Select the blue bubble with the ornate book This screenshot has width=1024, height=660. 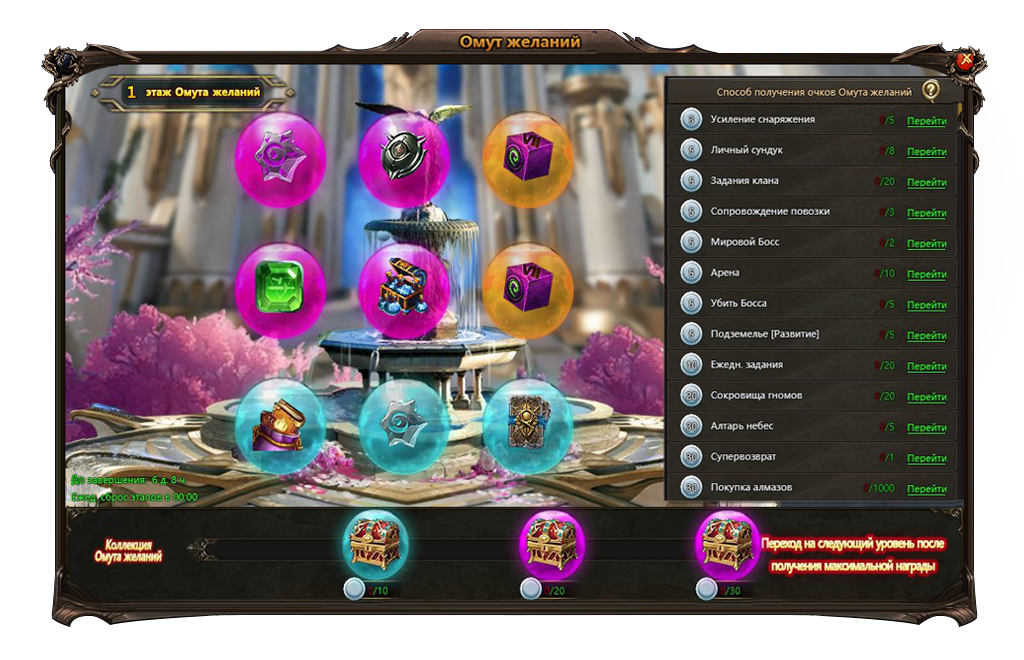coord(527,424)
